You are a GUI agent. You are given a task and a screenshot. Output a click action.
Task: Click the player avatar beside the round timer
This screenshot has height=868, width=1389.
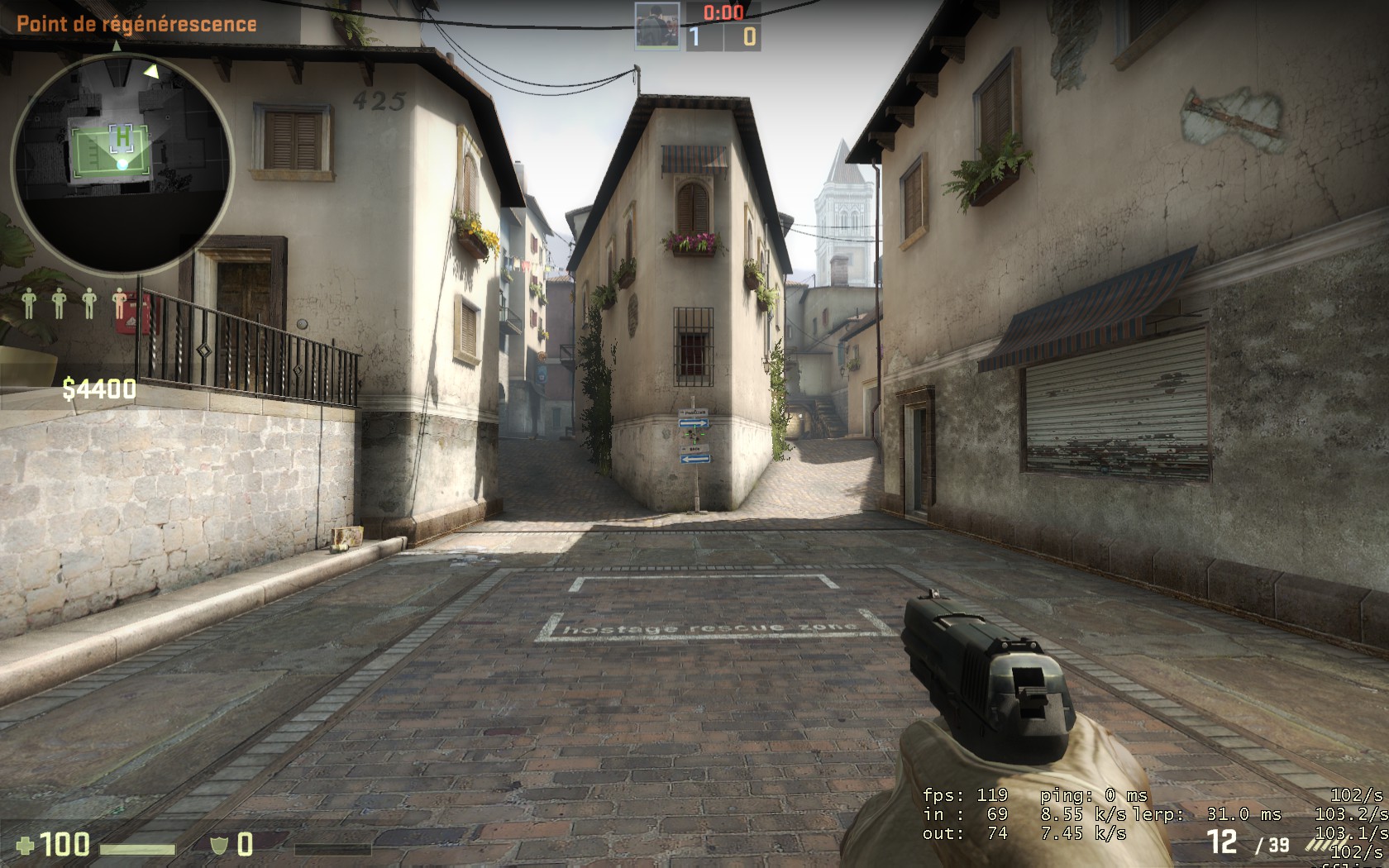[657, 26]
